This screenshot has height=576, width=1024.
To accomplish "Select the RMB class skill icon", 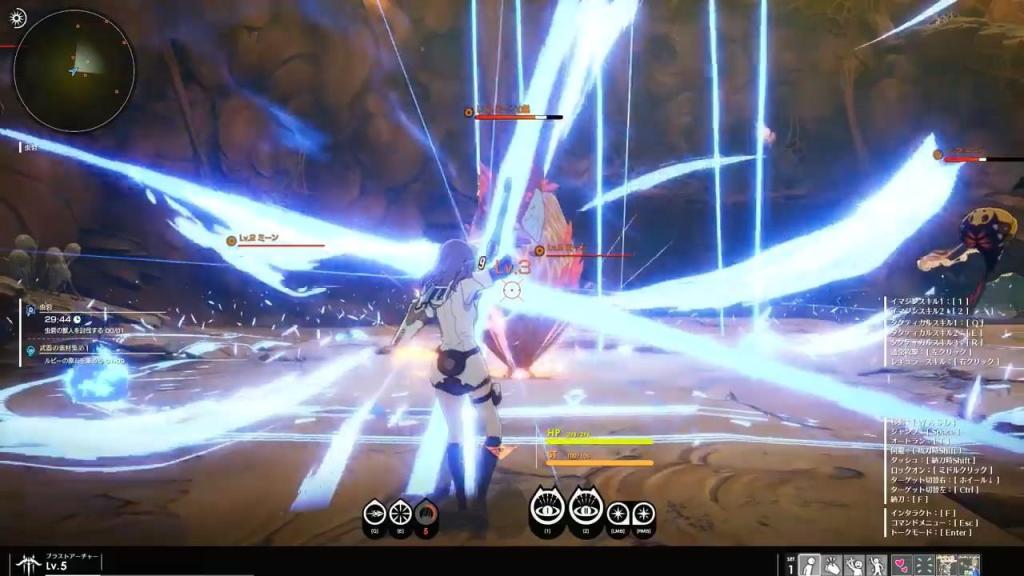I will pyautogui.click(x=644, y=514).
